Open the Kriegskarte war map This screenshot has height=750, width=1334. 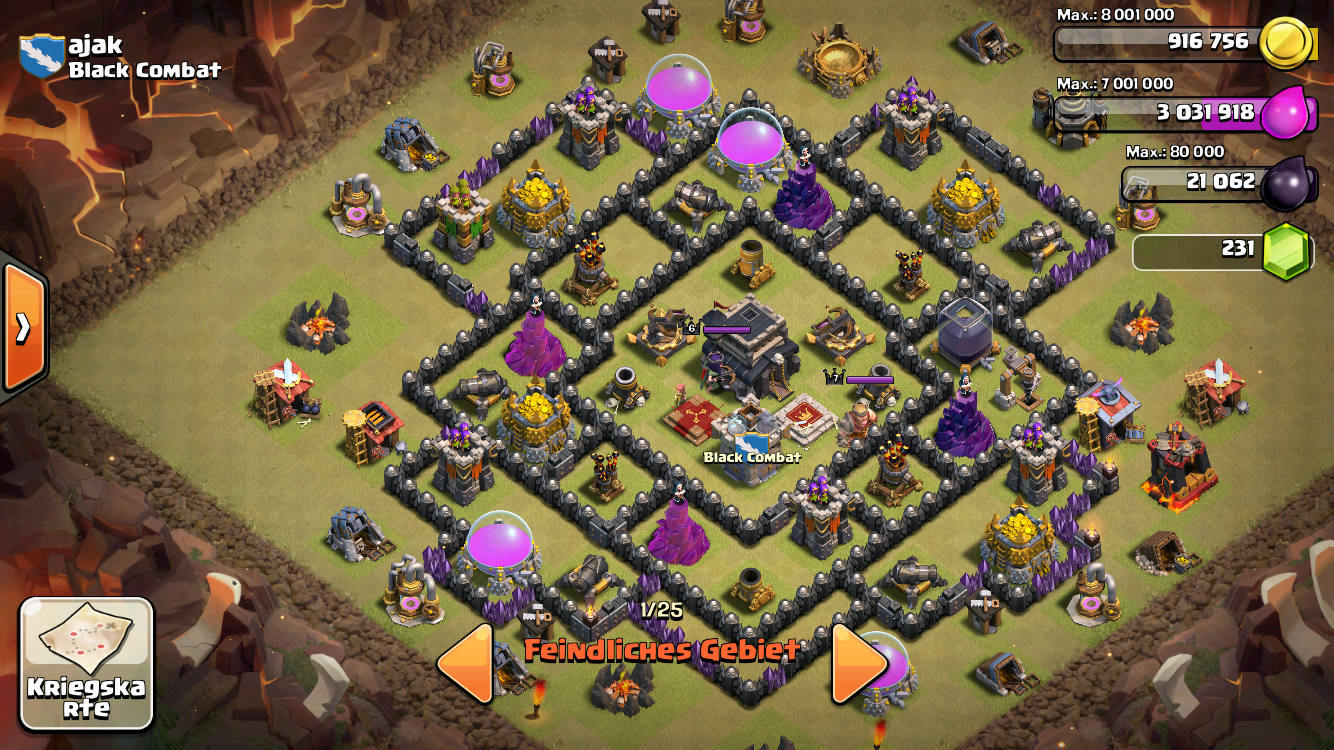(x=87, y=662)
